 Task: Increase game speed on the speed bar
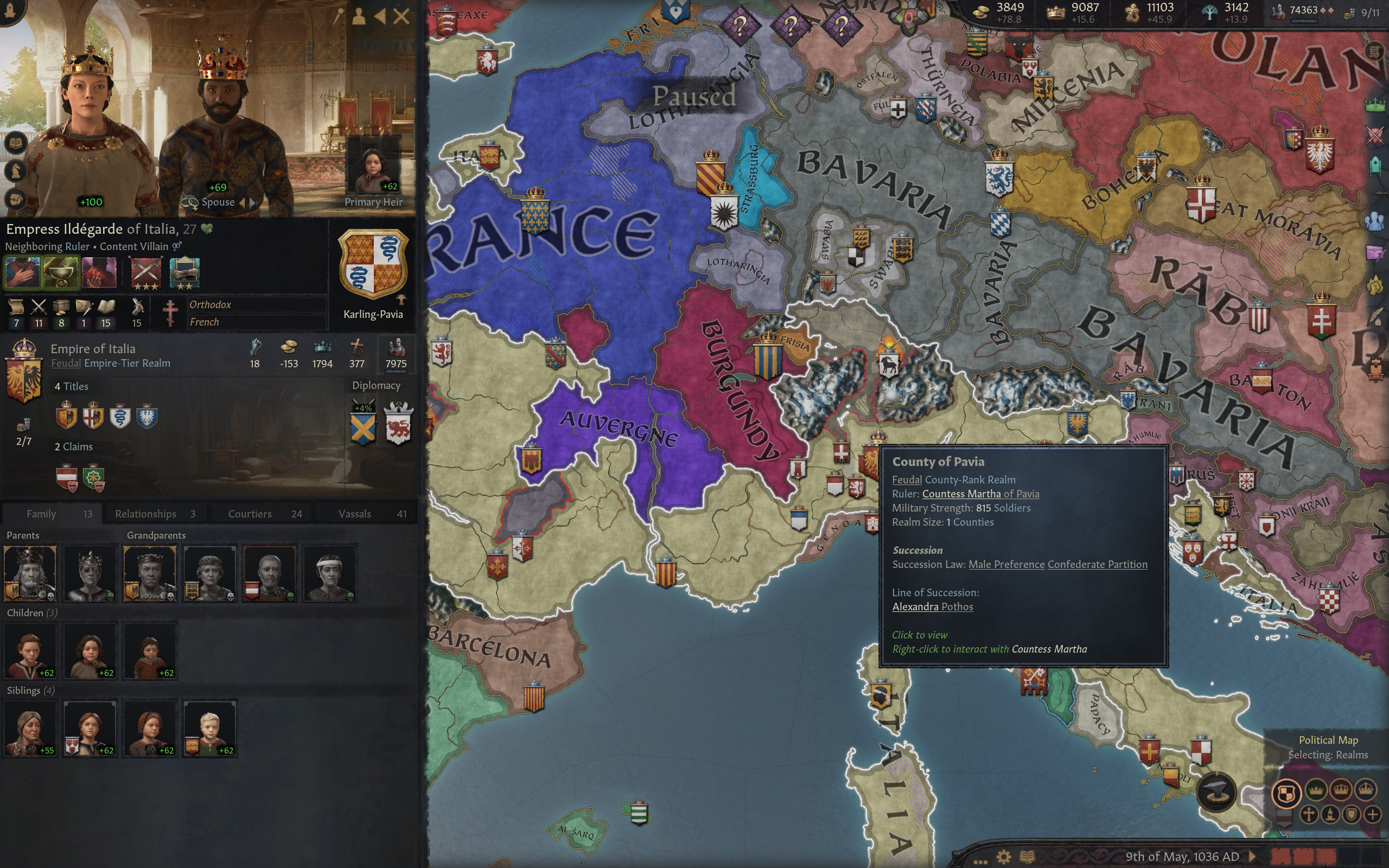coord(1349,857)
